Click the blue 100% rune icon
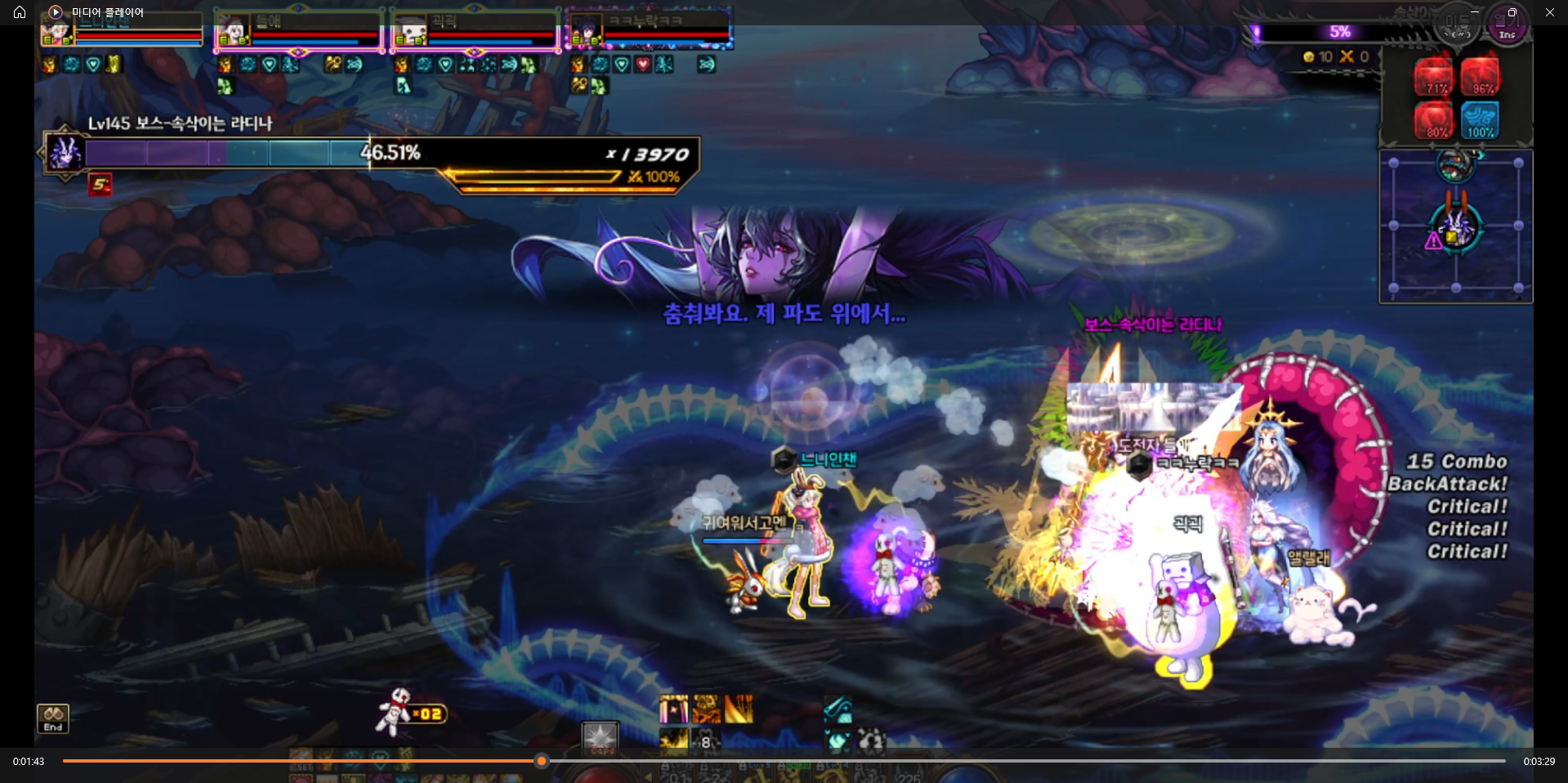 (x=1480, y=121)
